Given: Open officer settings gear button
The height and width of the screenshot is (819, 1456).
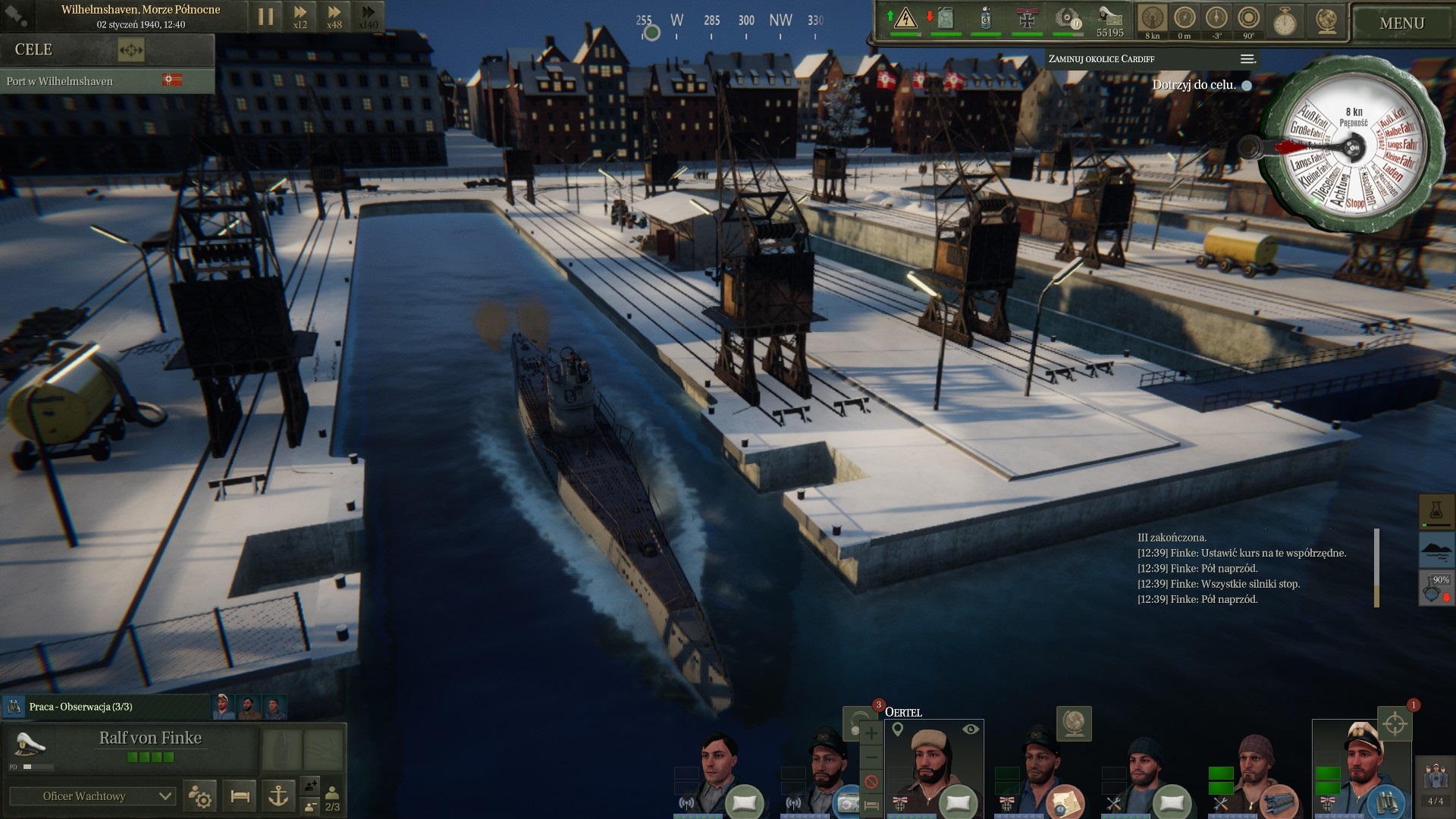Looking at the screenshot, I should [200, 796].
